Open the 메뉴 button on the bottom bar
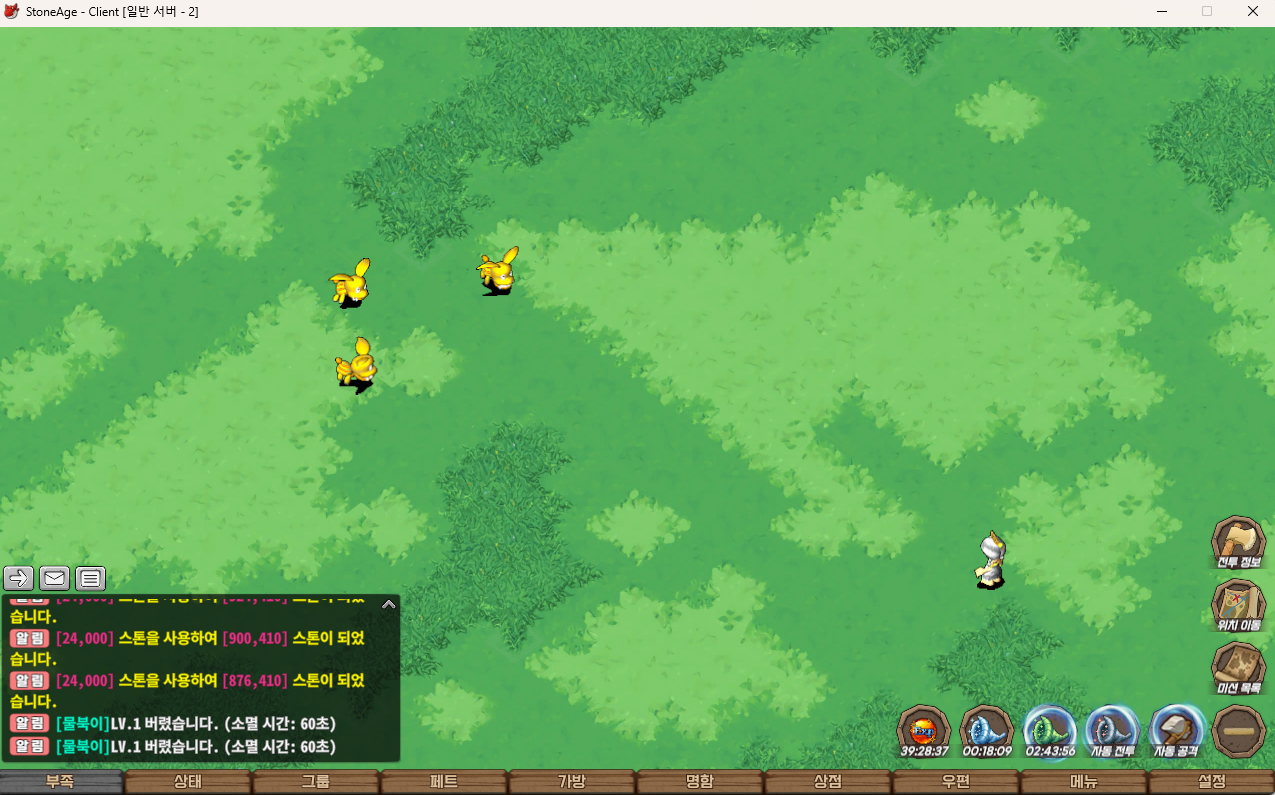 [x=1084, y=782]
